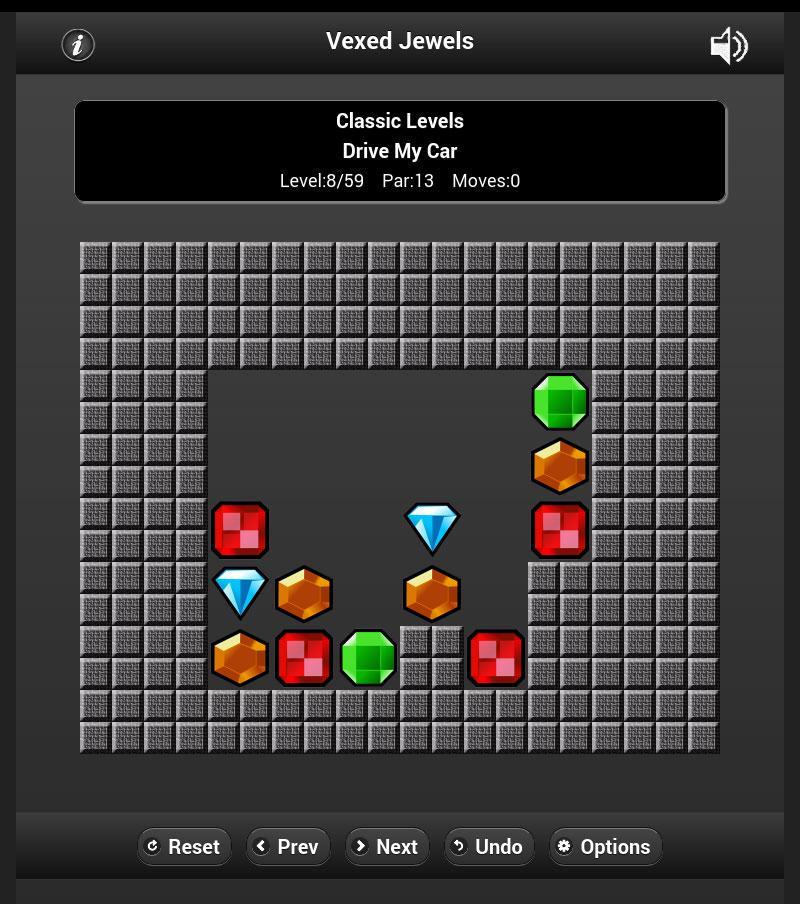Reset the current level

(x=184, y=847)
